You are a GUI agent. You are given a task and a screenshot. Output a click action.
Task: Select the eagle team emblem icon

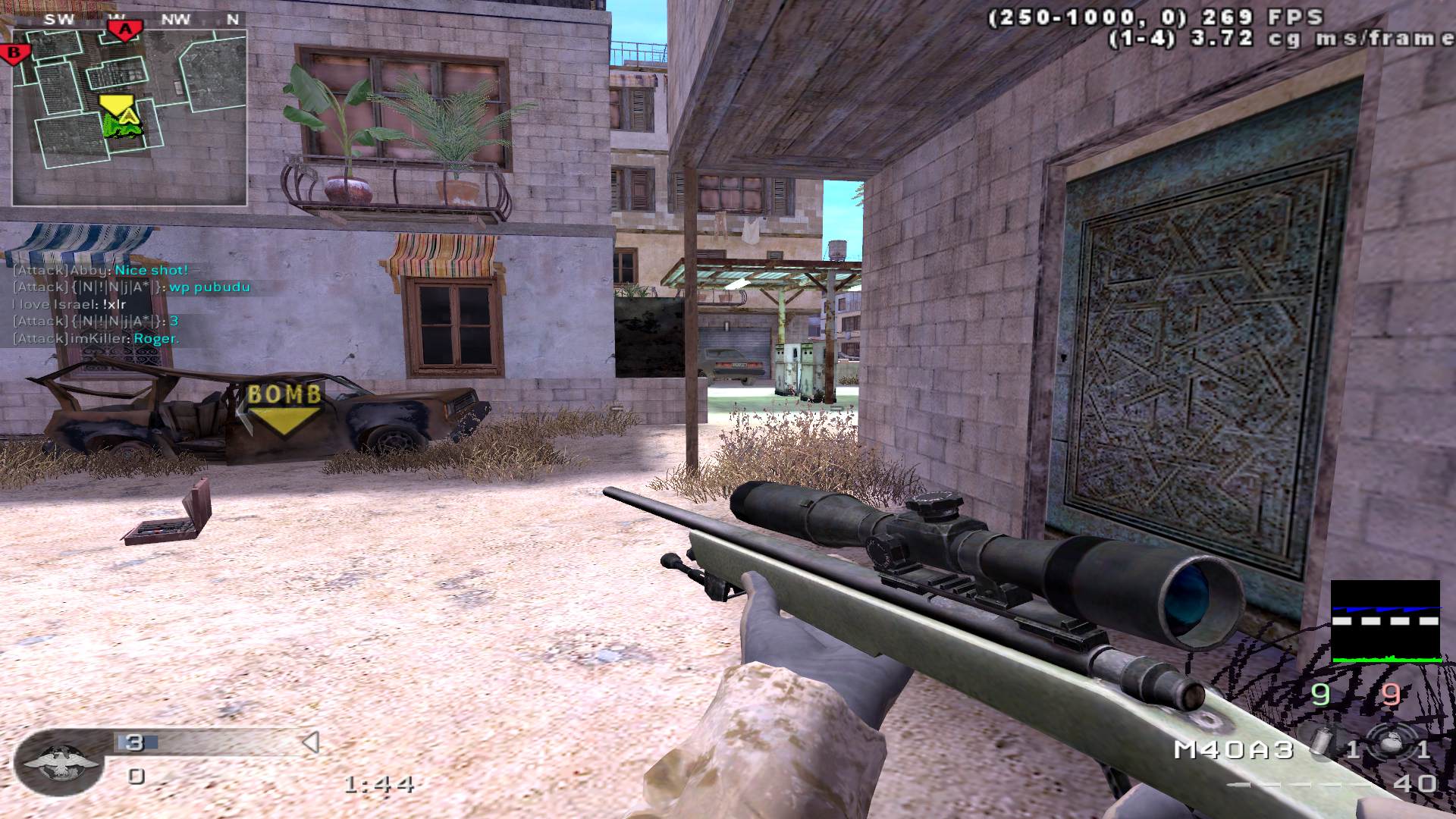(60, 761)
